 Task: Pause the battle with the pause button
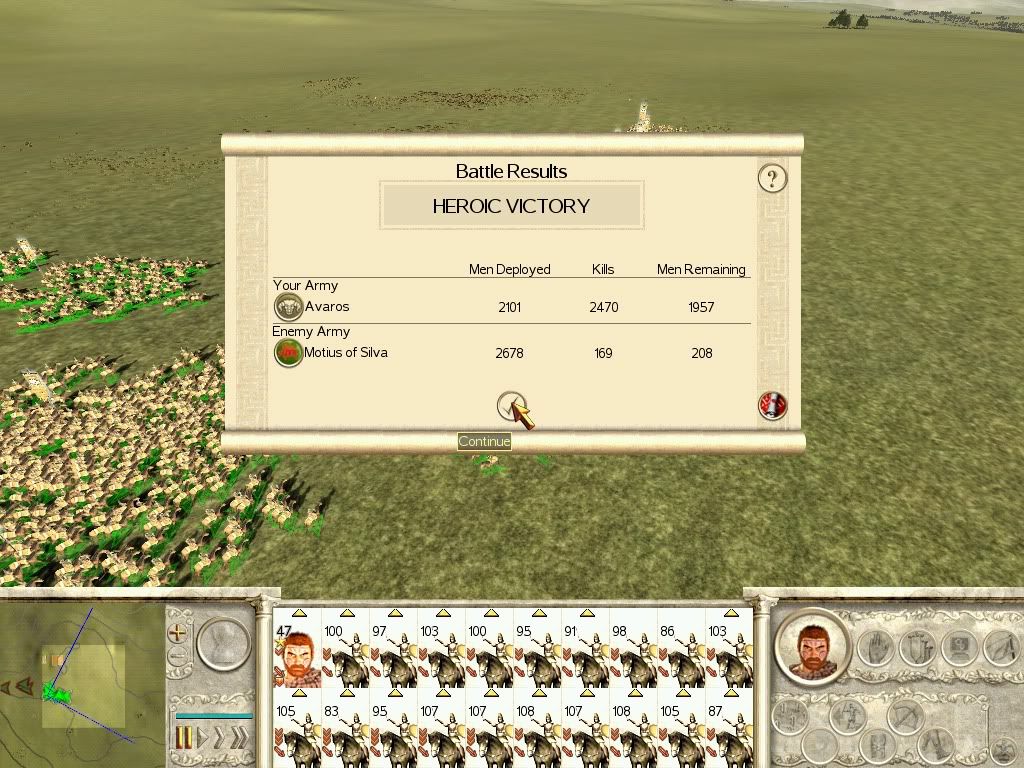point(184,739)
